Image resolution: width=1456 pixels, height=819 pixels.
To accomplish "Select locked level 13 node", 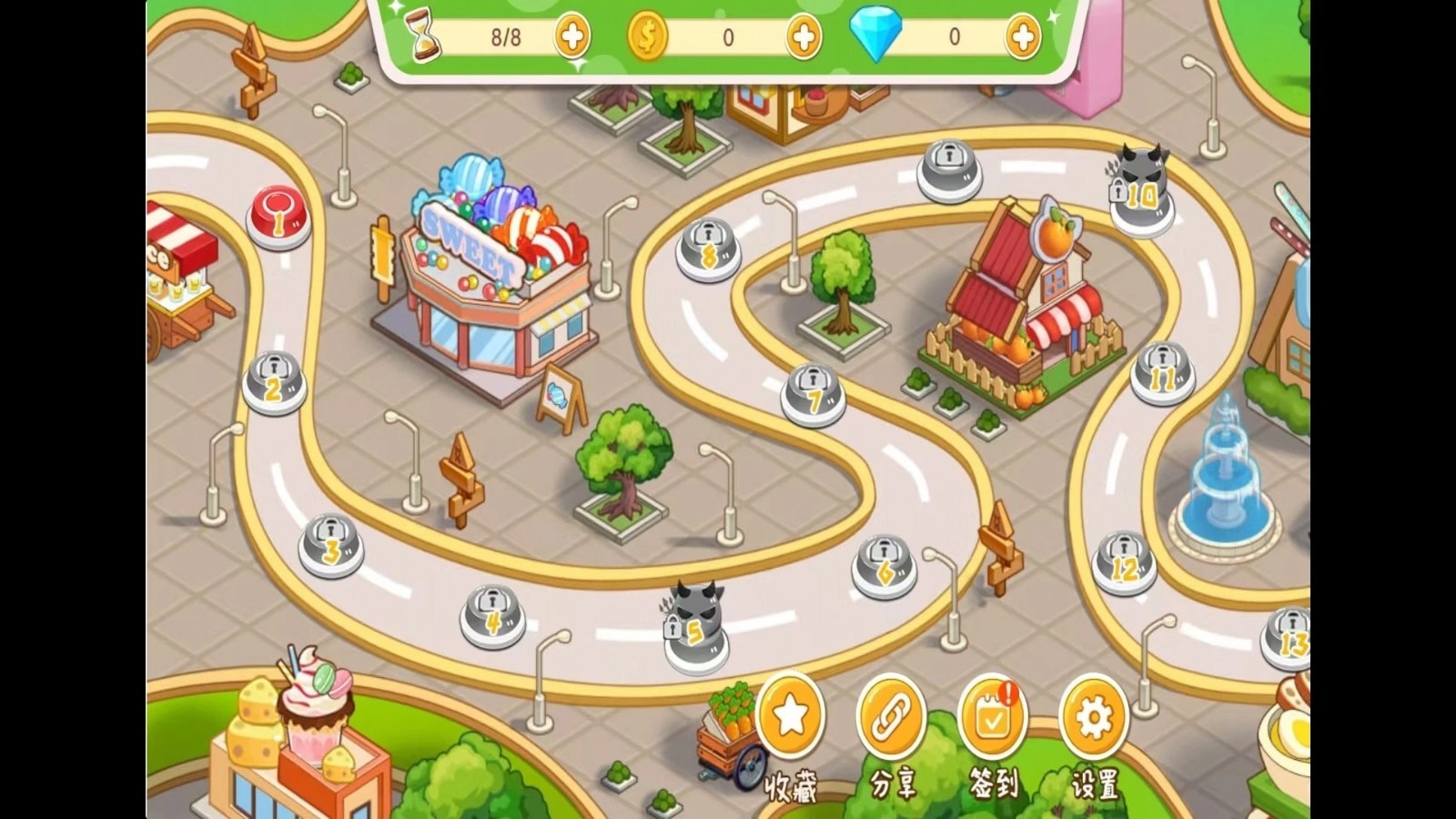I will [x=1290, y=637].
